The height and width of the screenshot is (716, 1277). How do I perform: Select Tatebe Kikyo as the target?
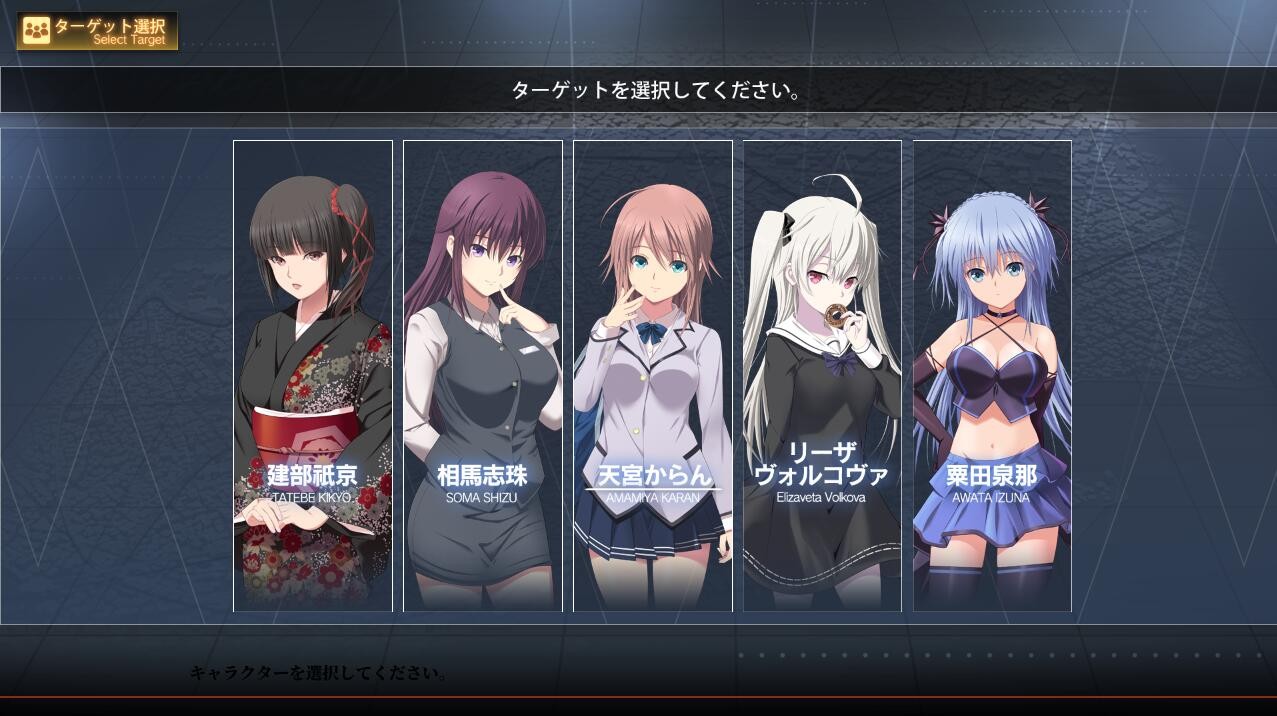pos(313,376)
